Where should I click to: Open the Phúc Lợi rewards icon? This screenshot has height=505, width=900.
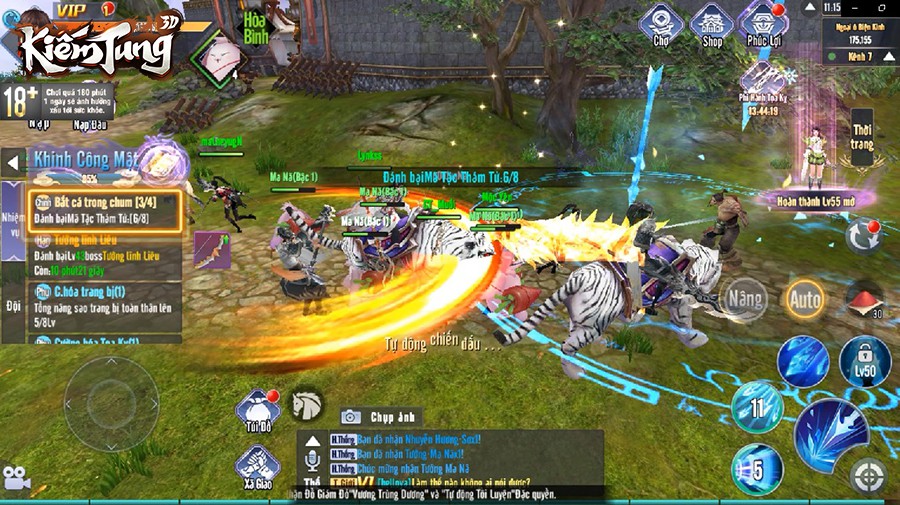[764, 25]
